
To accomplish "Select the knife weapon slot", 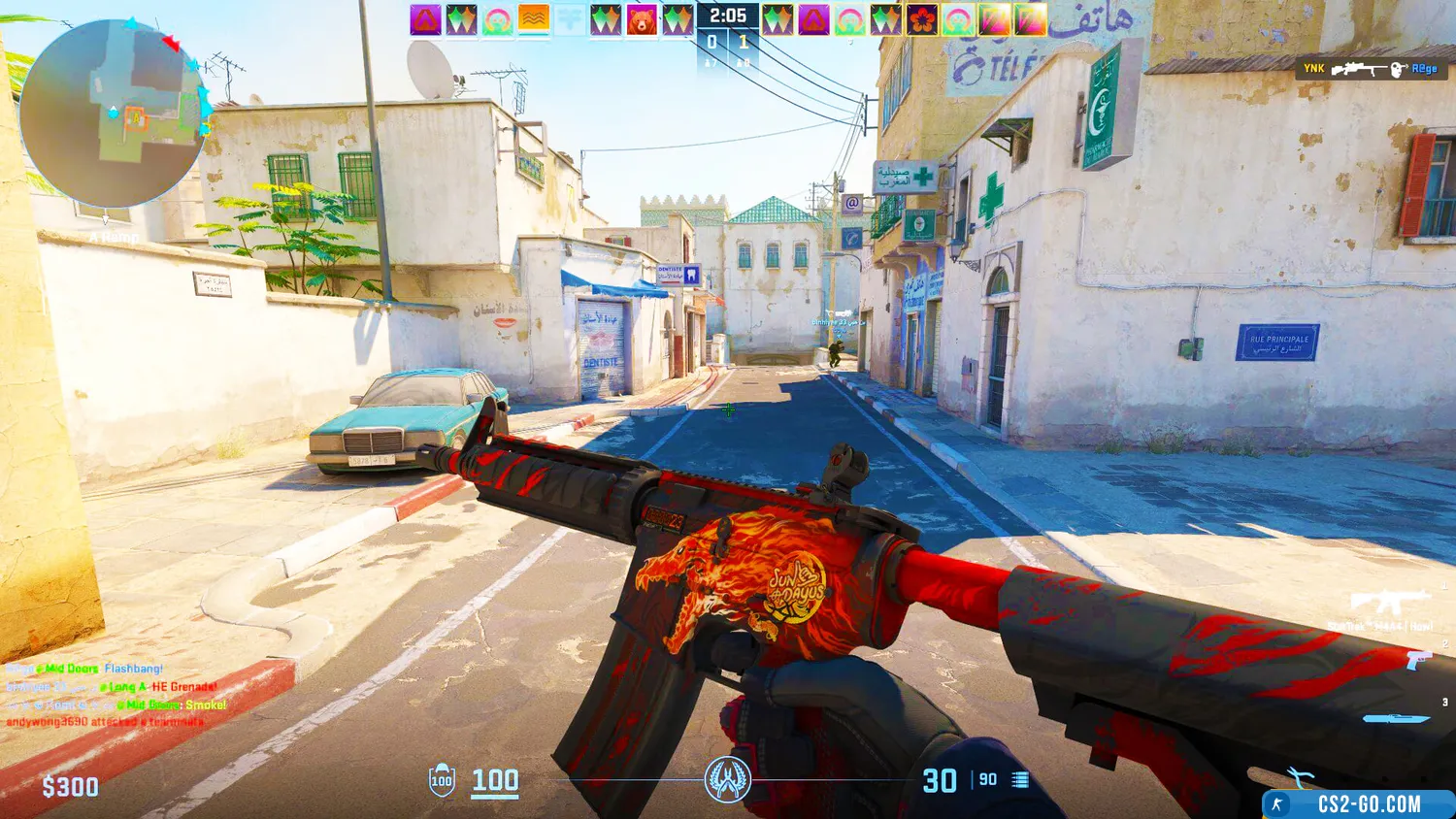I will (x=1396, y=719).
